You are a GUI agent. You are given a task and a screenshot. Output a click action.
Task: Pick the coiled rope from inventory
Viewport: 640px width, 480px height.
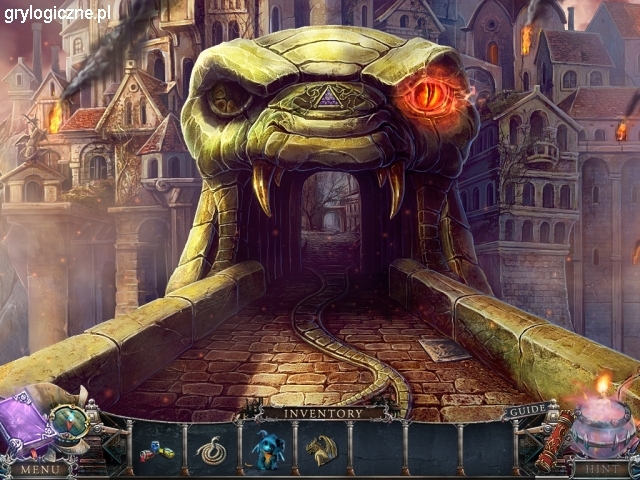coord(211,450)
